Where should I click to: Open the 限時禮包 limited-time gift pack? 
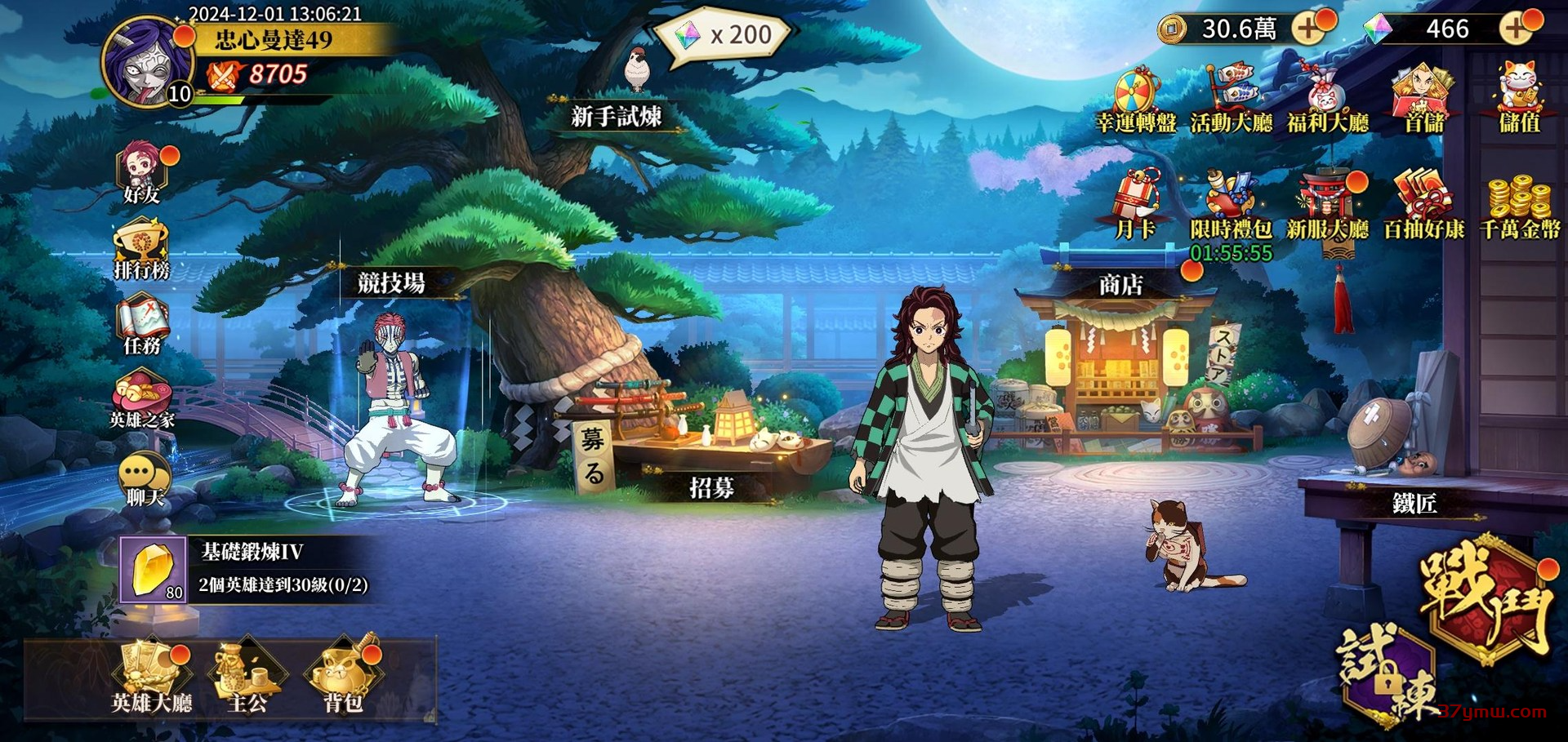click(x=1231, y=208)
